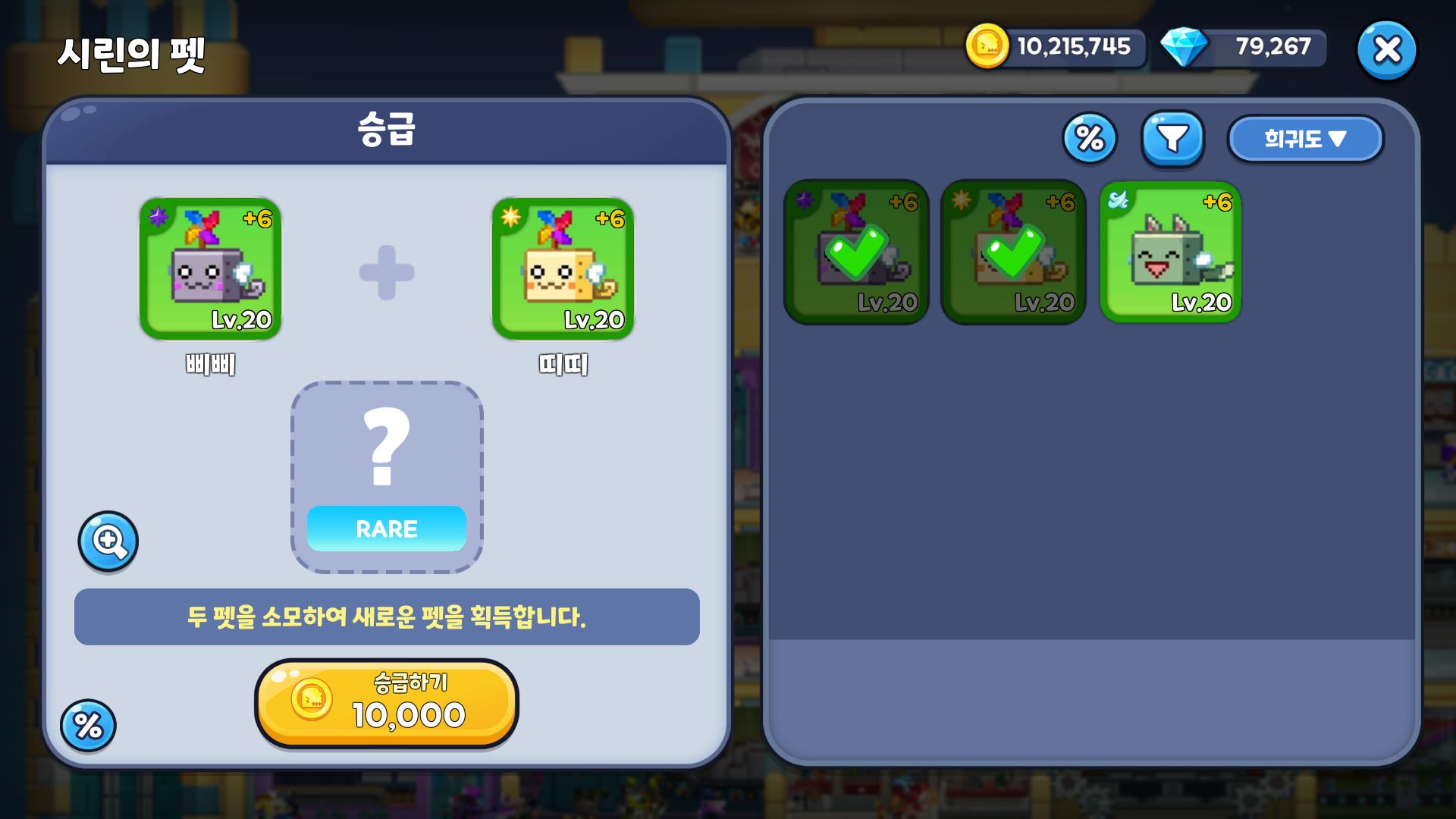Open the filter funnel icon
This screenshot has width=1456, height=819.
[1173, 137]
